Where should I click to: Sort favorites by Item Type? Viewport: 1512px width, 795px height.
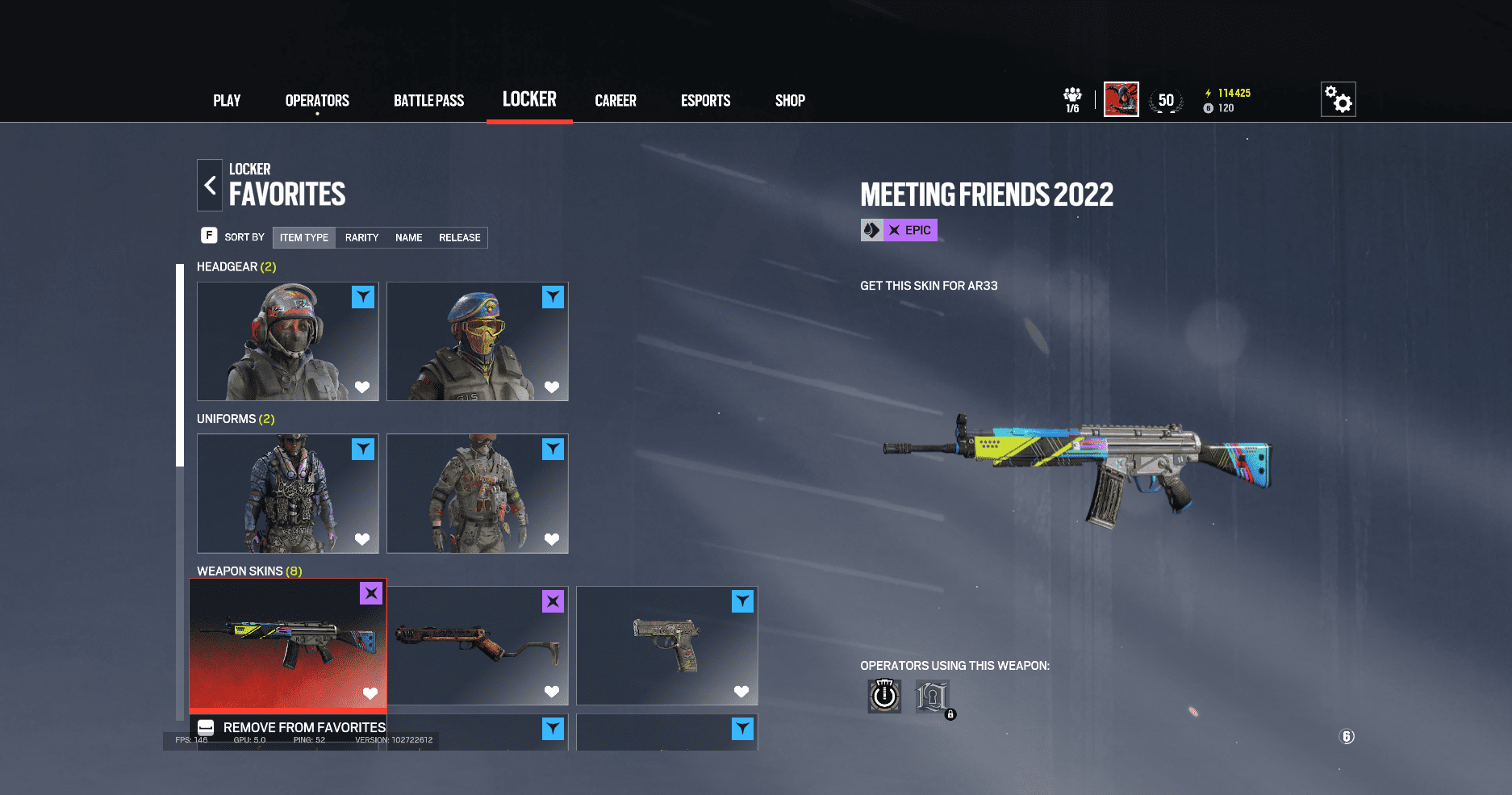304,237
